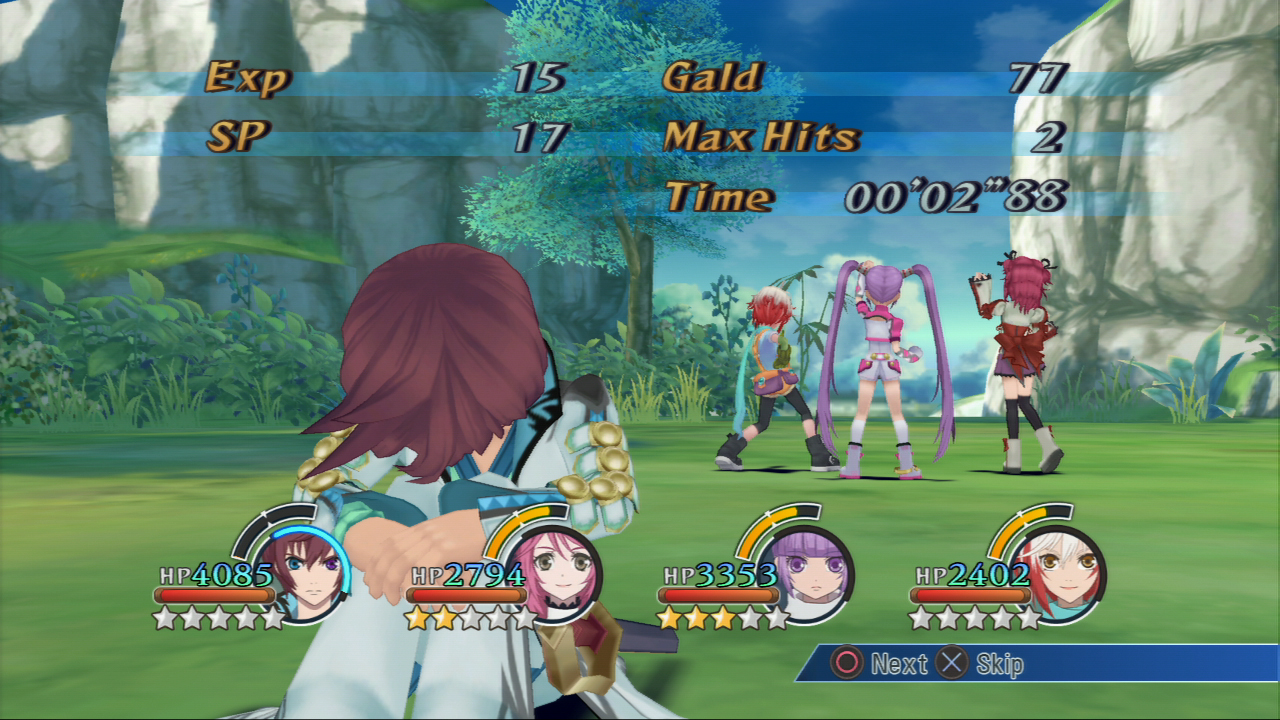Select the Skip option
The width and height of the screenshot is (1280, 720).
[x=998, y=662]
